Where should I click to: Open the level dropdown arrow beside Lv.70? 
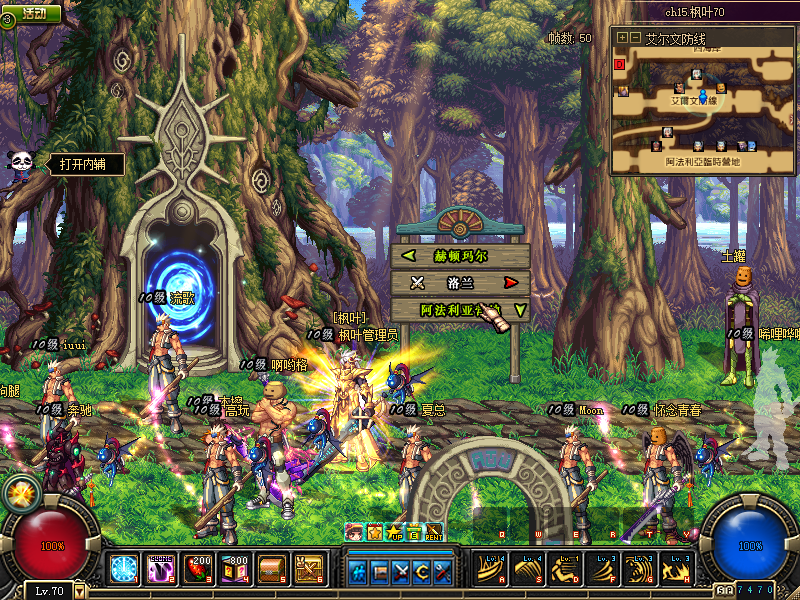(x=80, y=591)
